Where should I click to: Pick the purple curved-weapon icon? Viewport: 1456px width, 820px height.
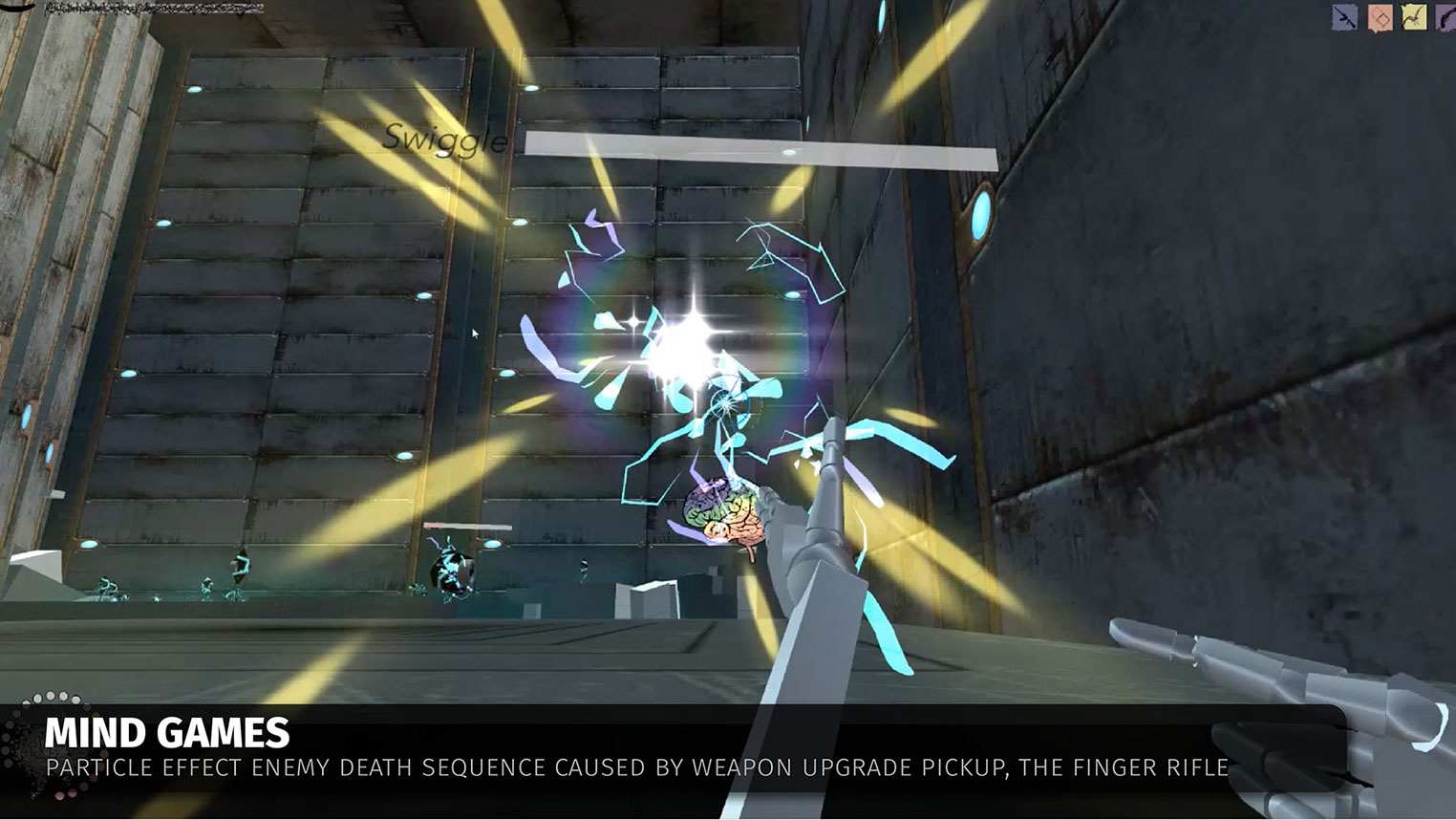(x=1445, y=17)
